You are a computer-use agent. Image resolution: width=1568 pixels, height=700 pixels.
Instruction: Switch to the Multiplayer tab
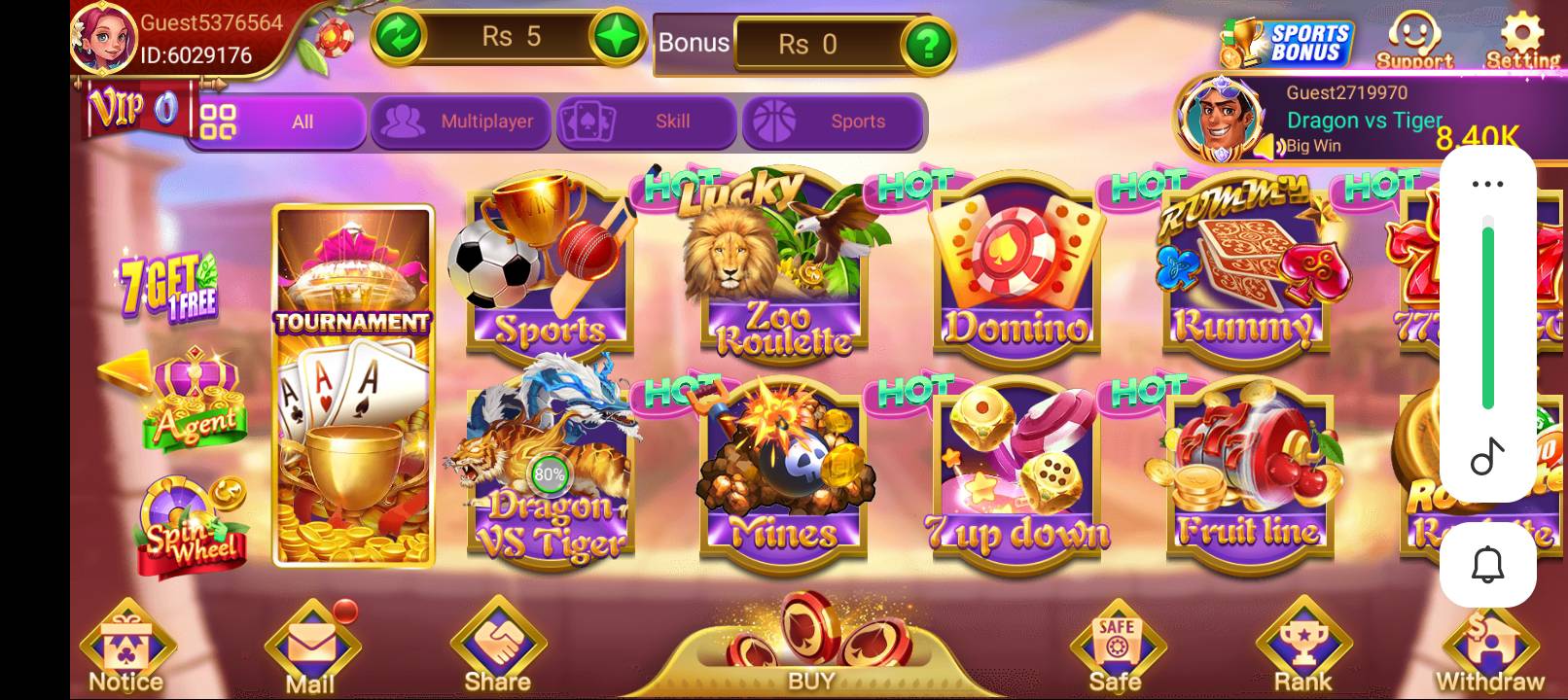[460, 122]
